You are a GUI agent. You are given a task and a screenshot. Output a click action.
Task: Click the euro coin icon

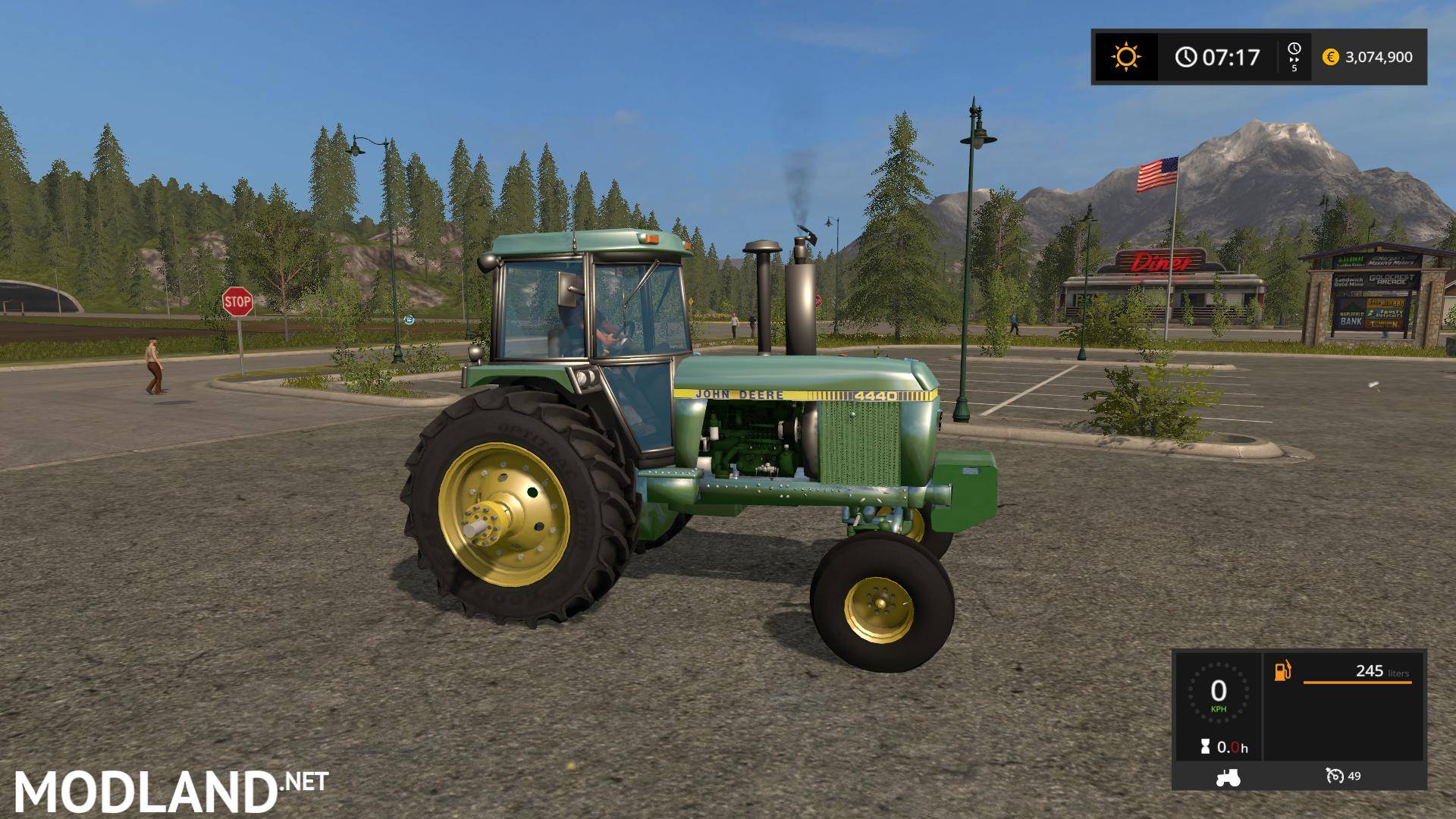point(1332,56)
